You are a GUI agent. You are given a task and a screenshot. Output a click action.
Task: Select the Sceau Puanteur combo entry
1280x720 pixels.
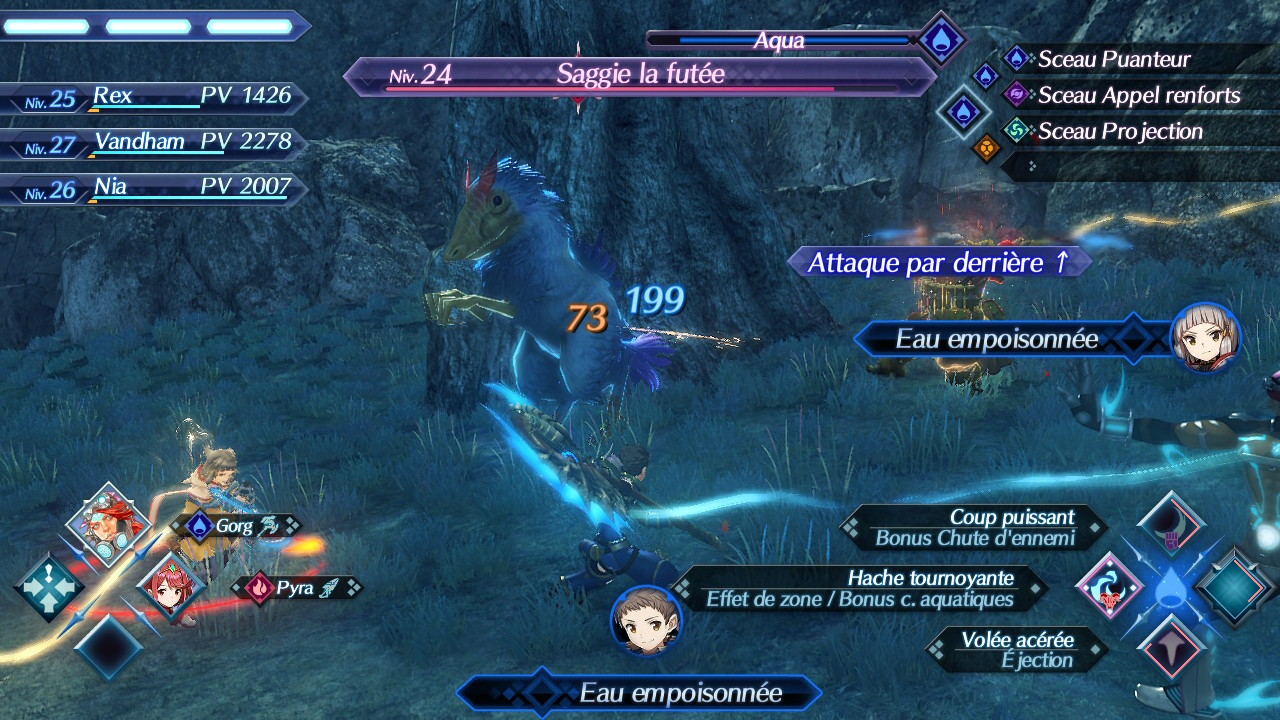click(x=1113, y=59)
